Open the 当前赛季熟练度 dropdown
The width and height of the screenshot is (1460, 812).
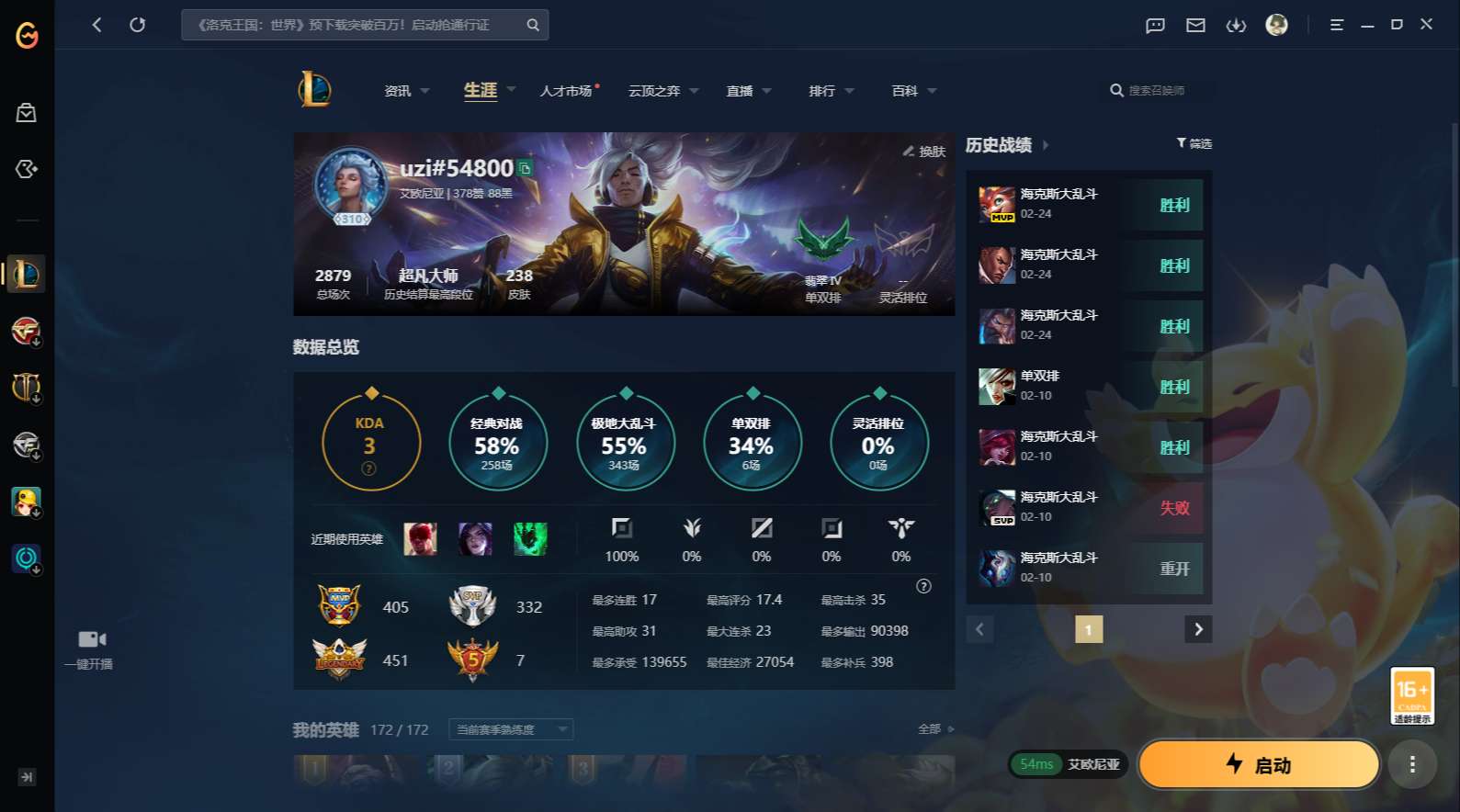(x=510, y=728)
